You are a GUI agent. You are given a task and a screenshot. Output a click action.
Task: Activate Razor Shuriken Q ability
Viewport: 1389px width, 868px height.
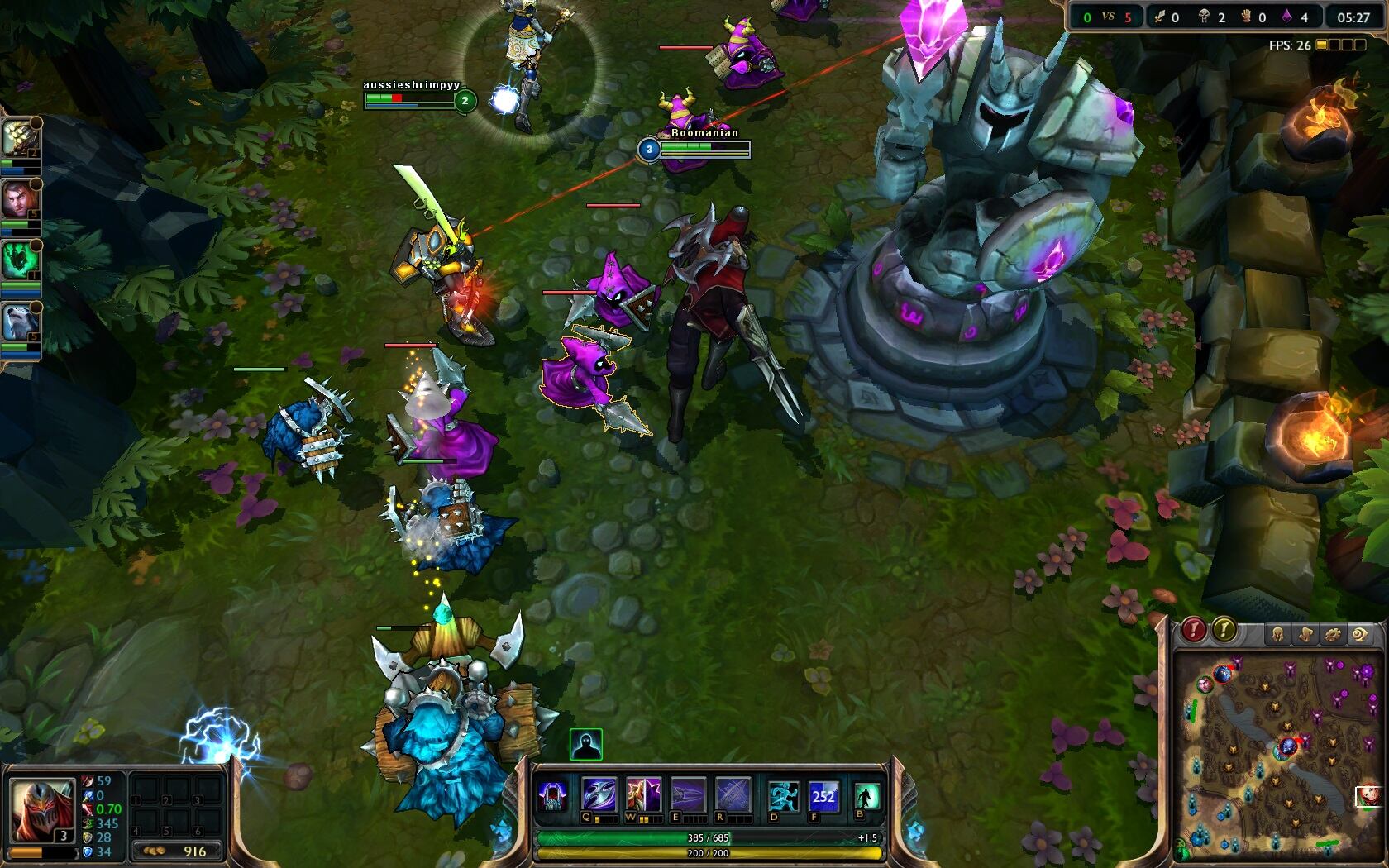tap(599, 796)
